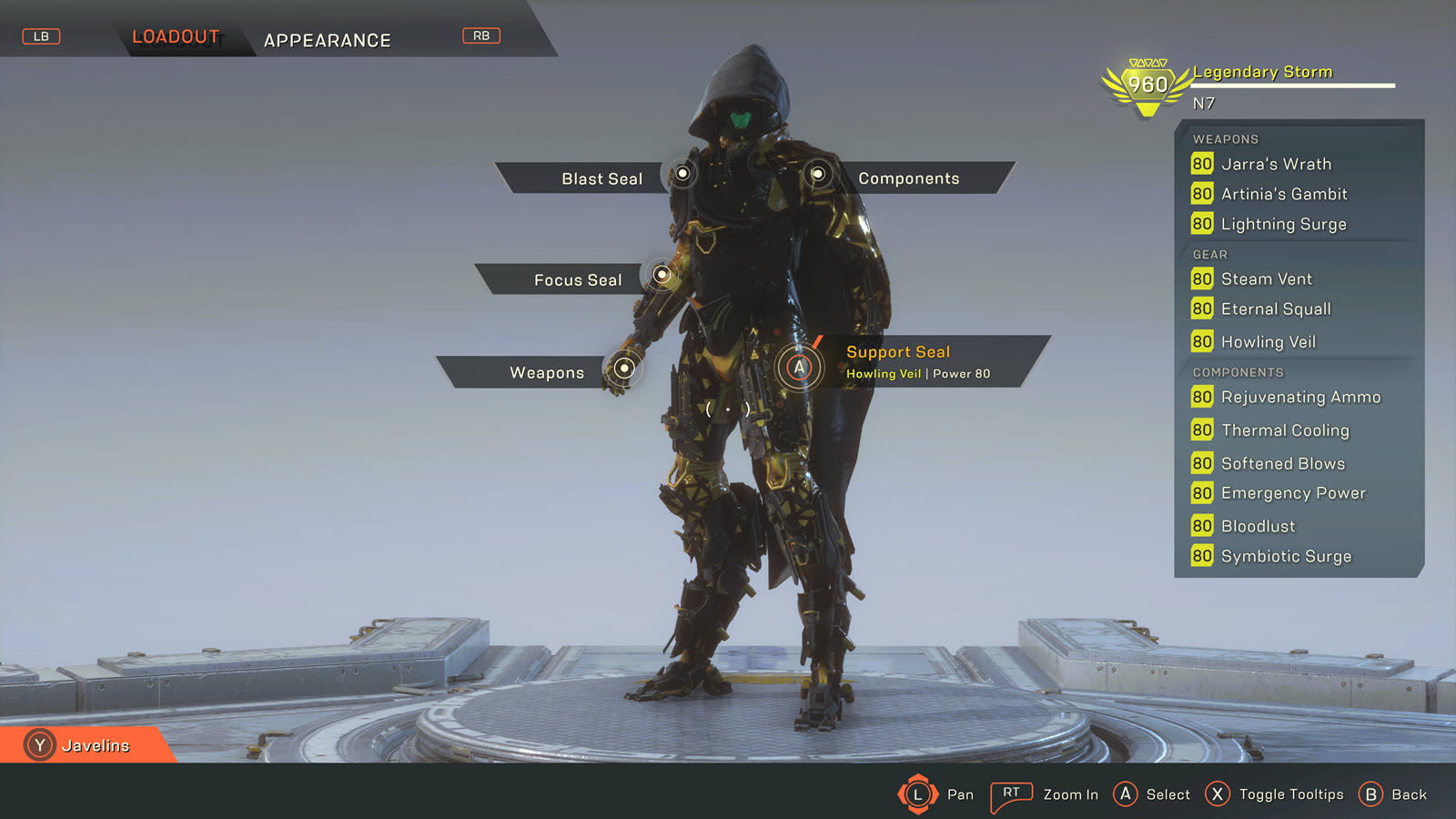The image size is (1456, 819).
Task: Click the Thermal Cooling component
Action: pyautogui.click(x=1284, y=430)
